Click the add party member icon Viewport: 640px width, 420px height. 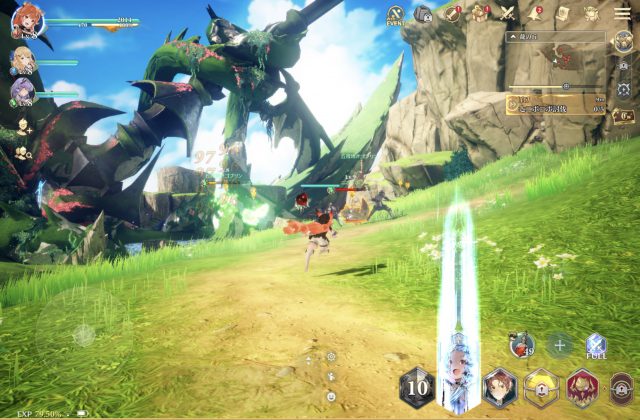coord(22,127)
